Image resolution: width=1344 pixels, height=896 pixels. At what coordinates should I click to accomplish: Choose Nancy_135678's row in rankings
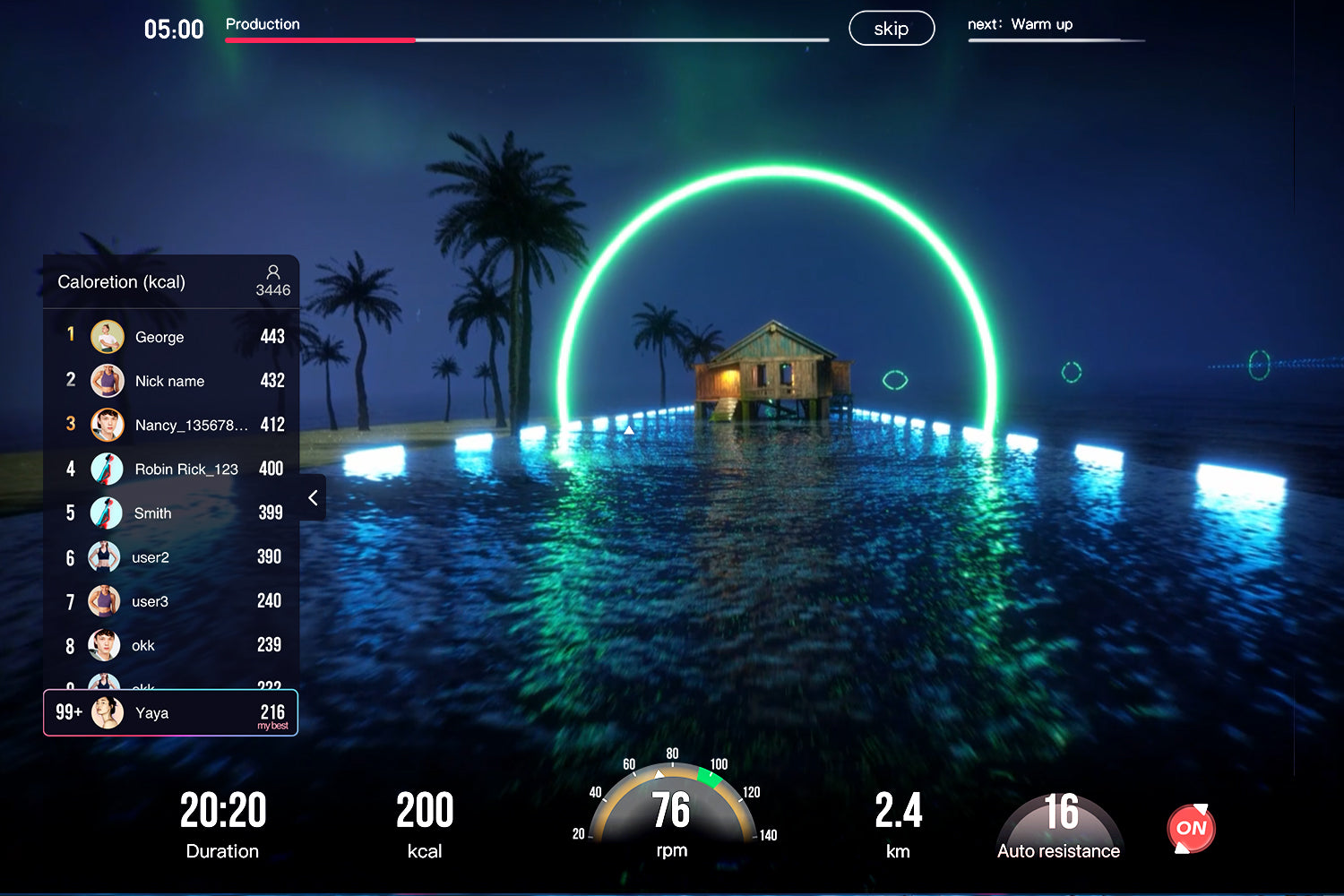tap(170, 425)
